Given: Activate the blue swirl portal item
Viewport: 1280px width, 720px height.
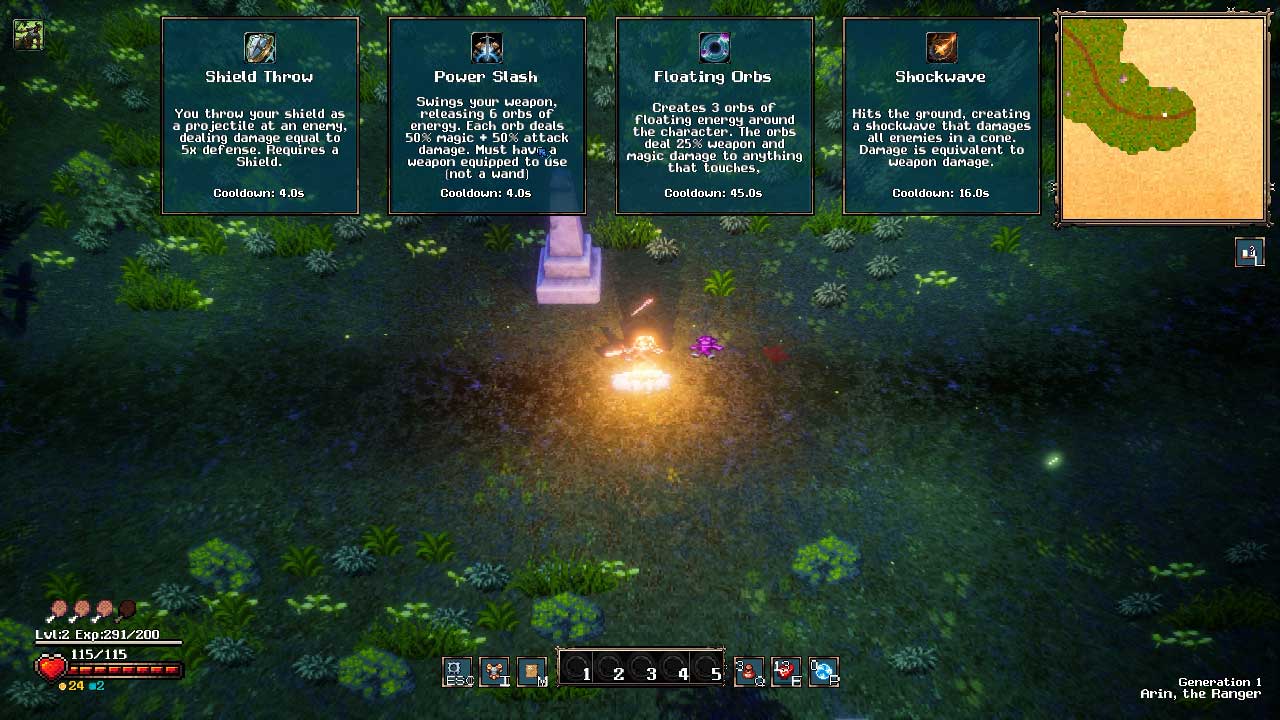Looking at the screenshot, I should (x=823, y=671).
